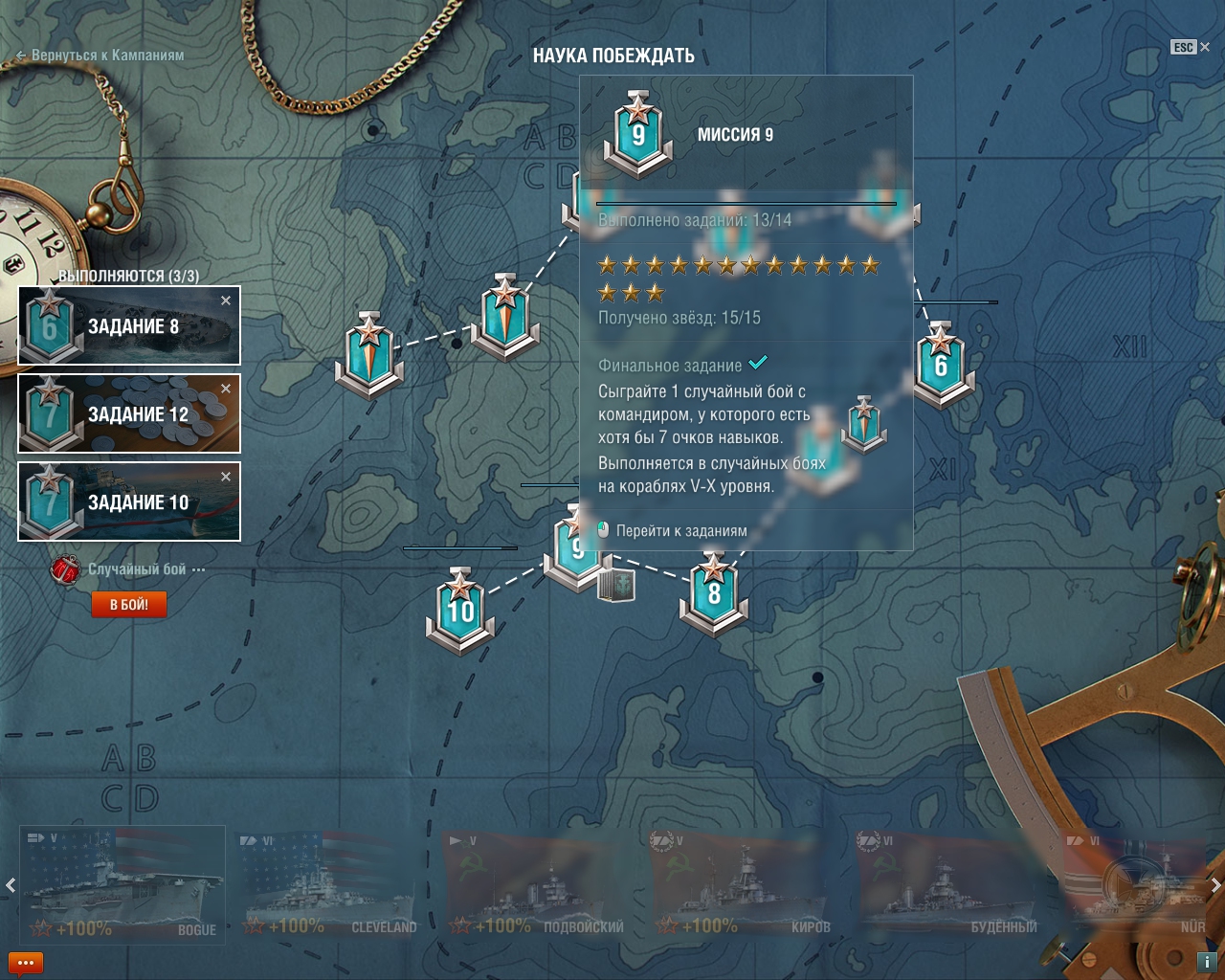Select mission 6 marker on the map
1225x980 pixels.
941,365
